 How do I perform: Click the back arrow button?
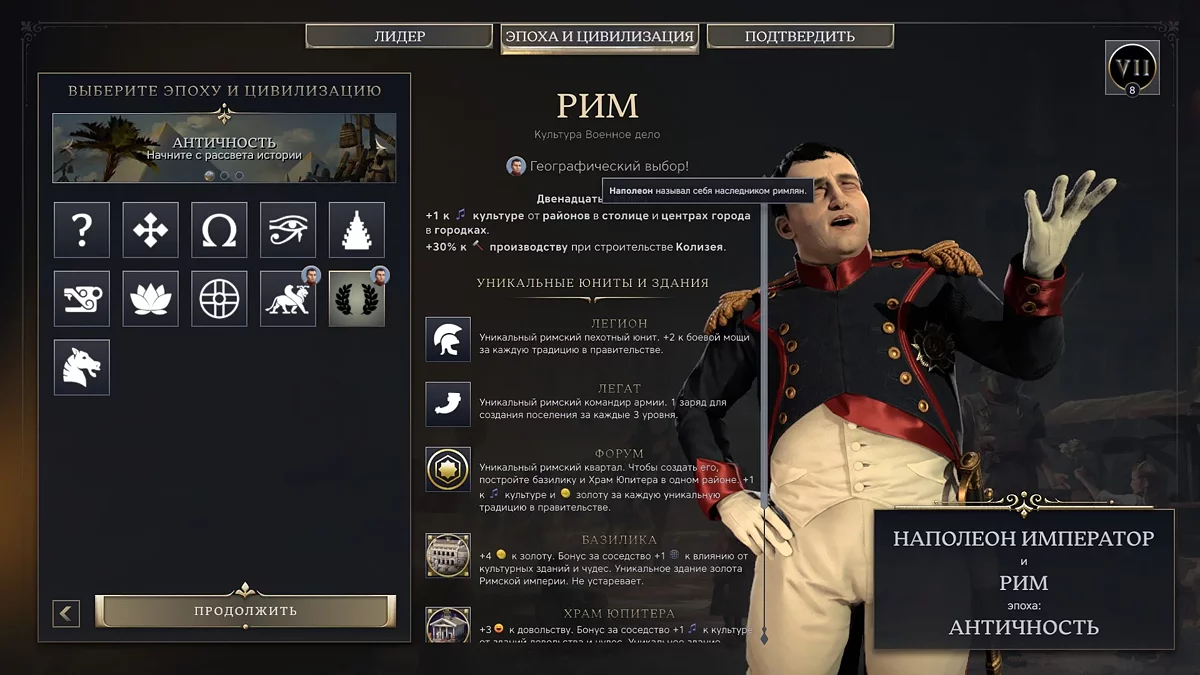point(66,612)
